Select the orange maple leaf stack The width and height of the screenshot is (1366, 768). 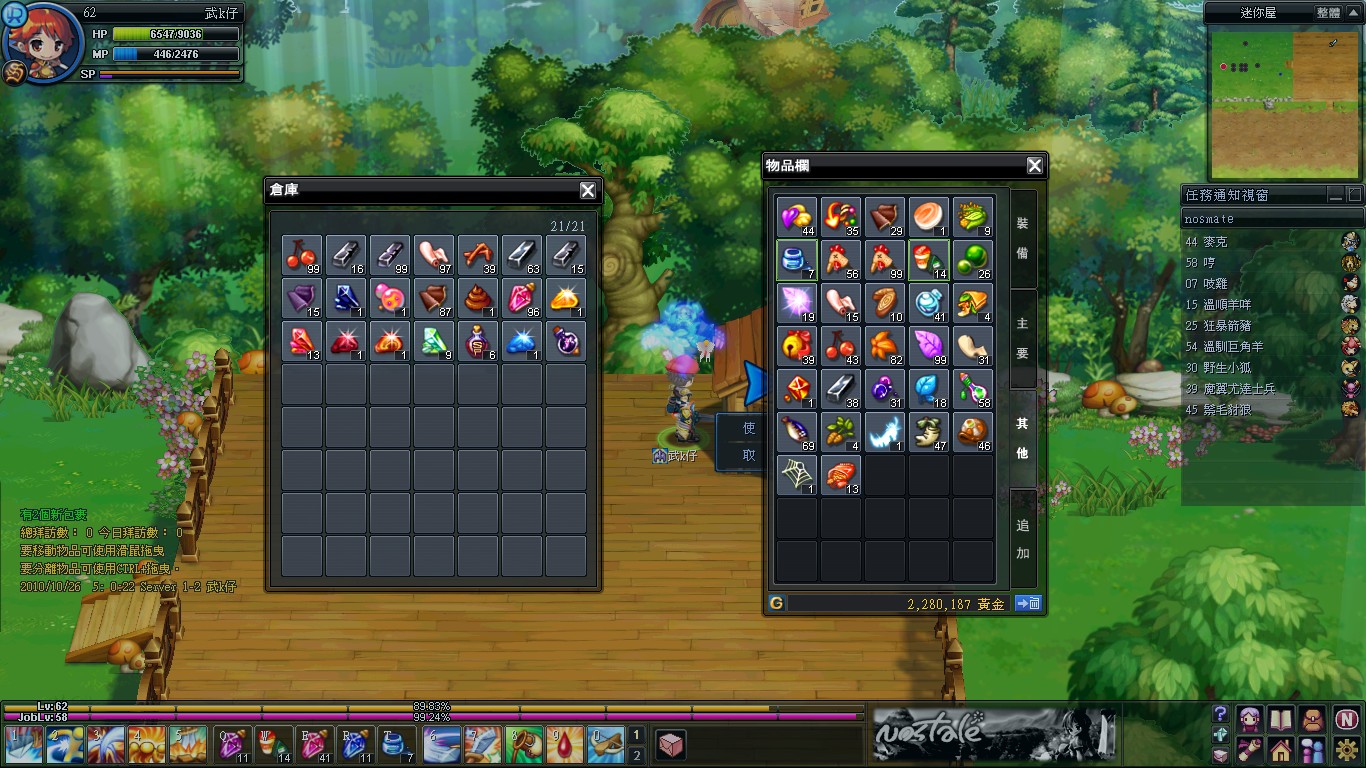click(x=885, y=346)
